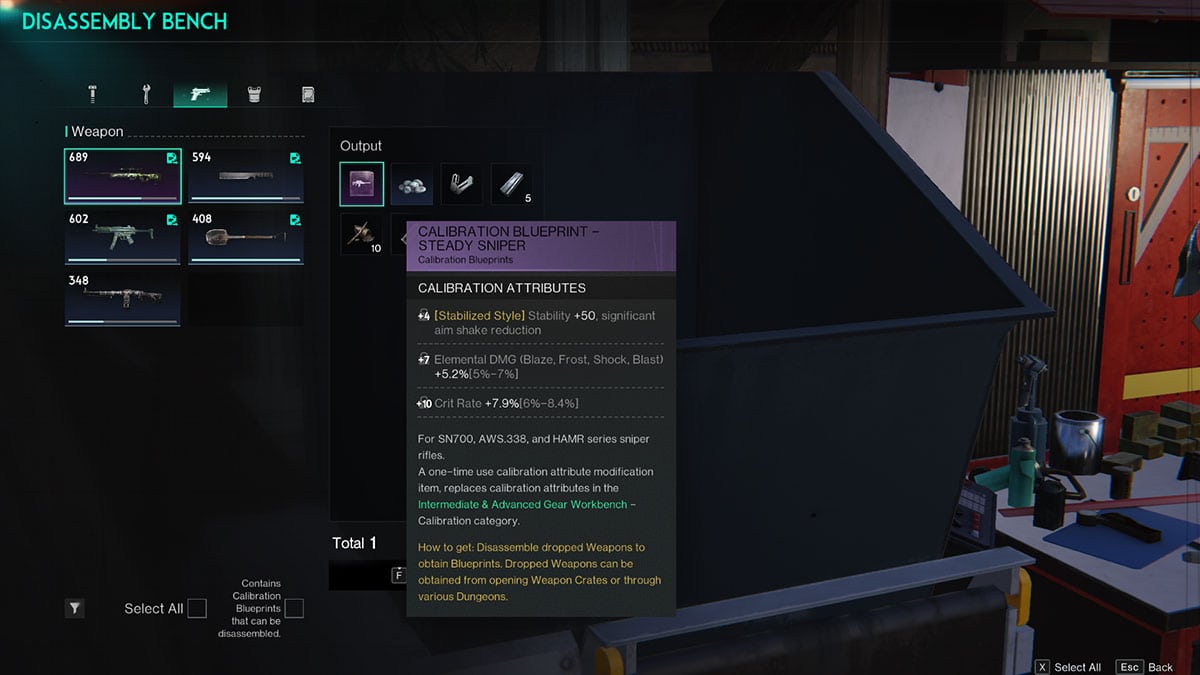This screenshot has height=675, width=1200.
Task: Open the weapon filter funnel button
Action: [x=75, y=607]
